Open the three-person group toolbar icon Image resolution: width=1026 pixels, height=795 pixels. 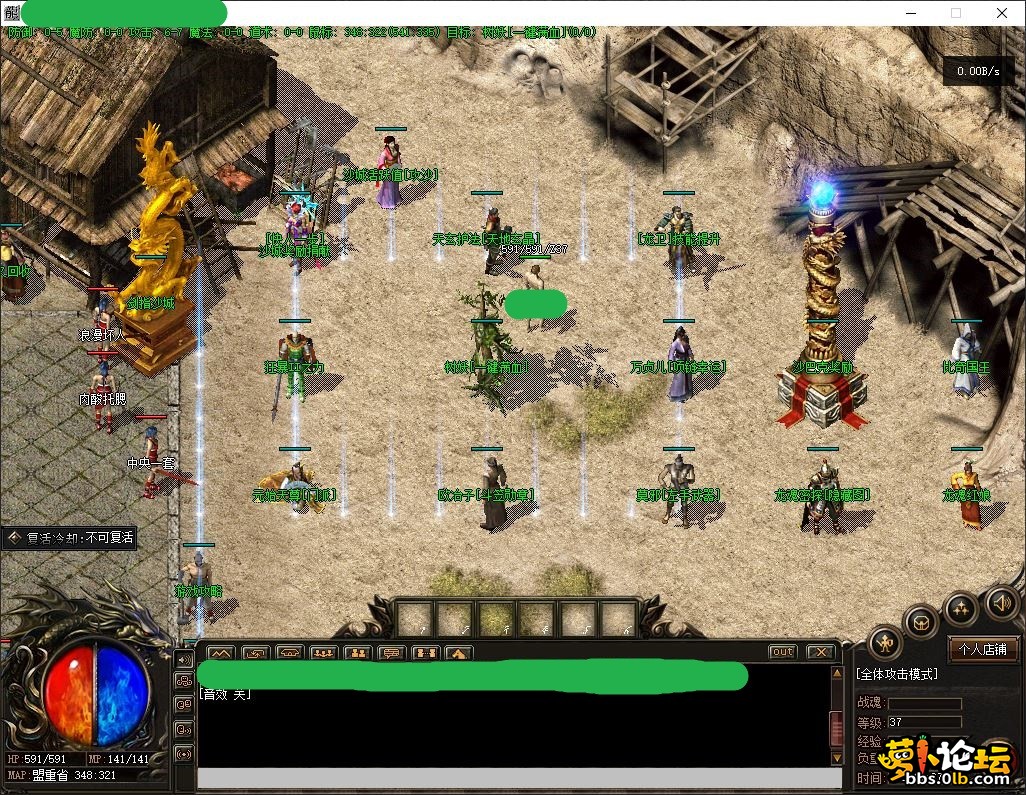point(323,653)
